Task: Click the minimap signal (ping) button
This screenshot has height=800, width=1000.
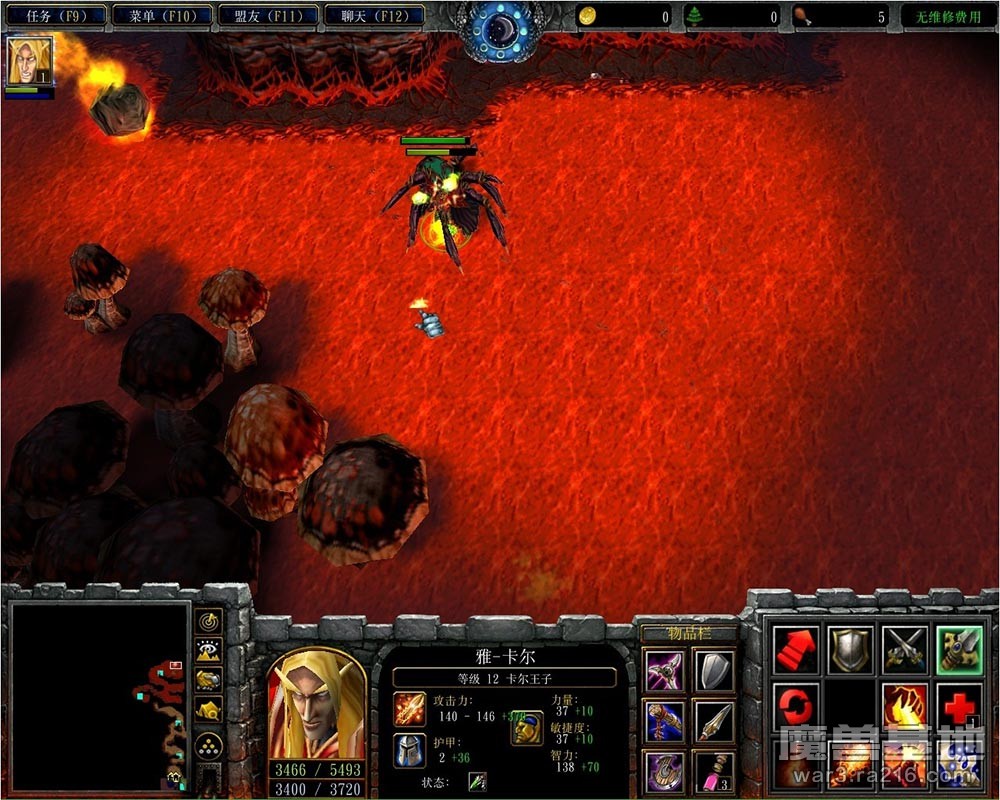Action: coord(209,622)
